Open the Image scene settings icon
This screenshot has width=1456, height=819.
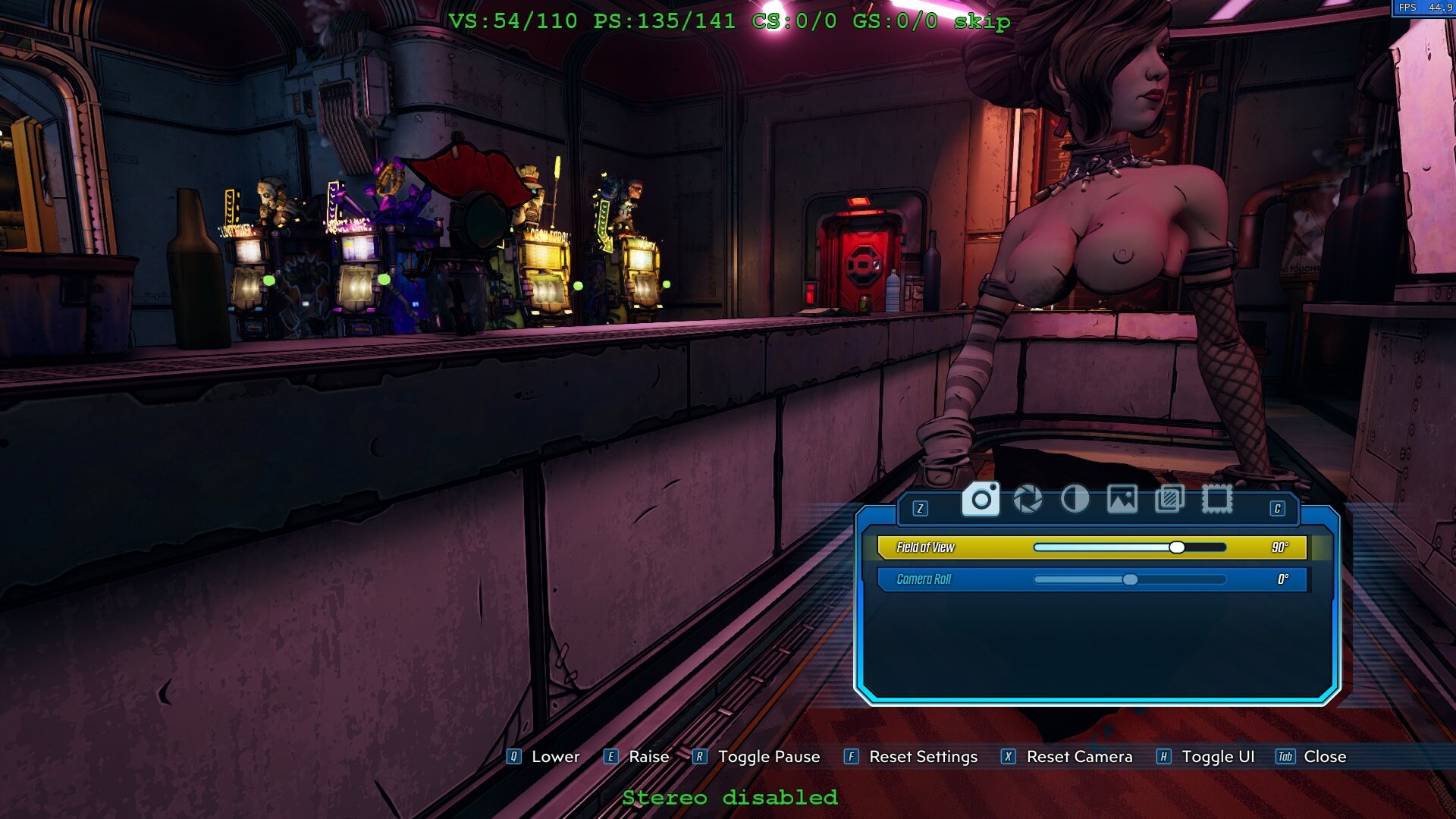tap(1123, 500)
